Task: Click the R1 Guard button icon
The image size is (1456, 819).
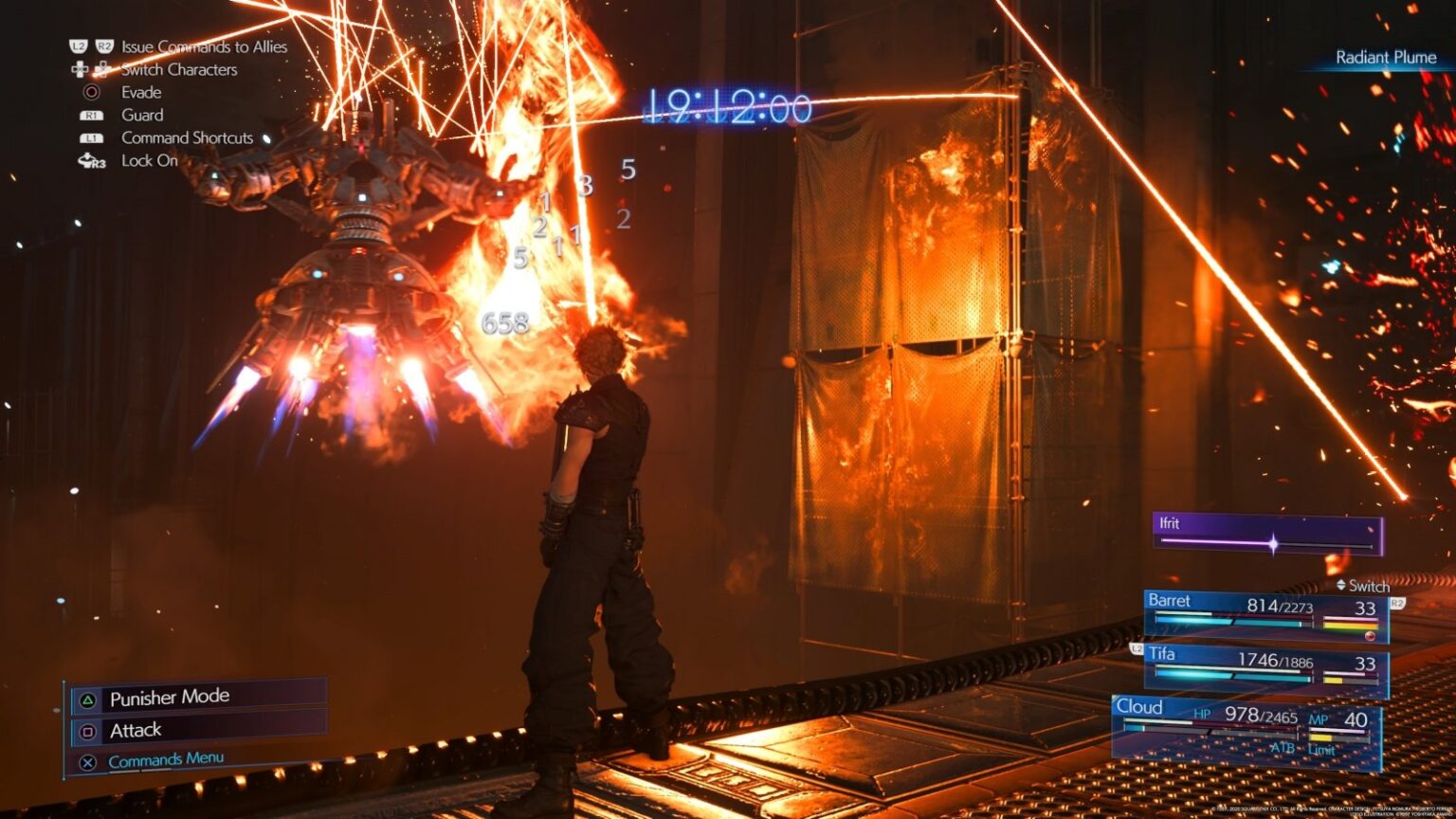Action: 92,115
